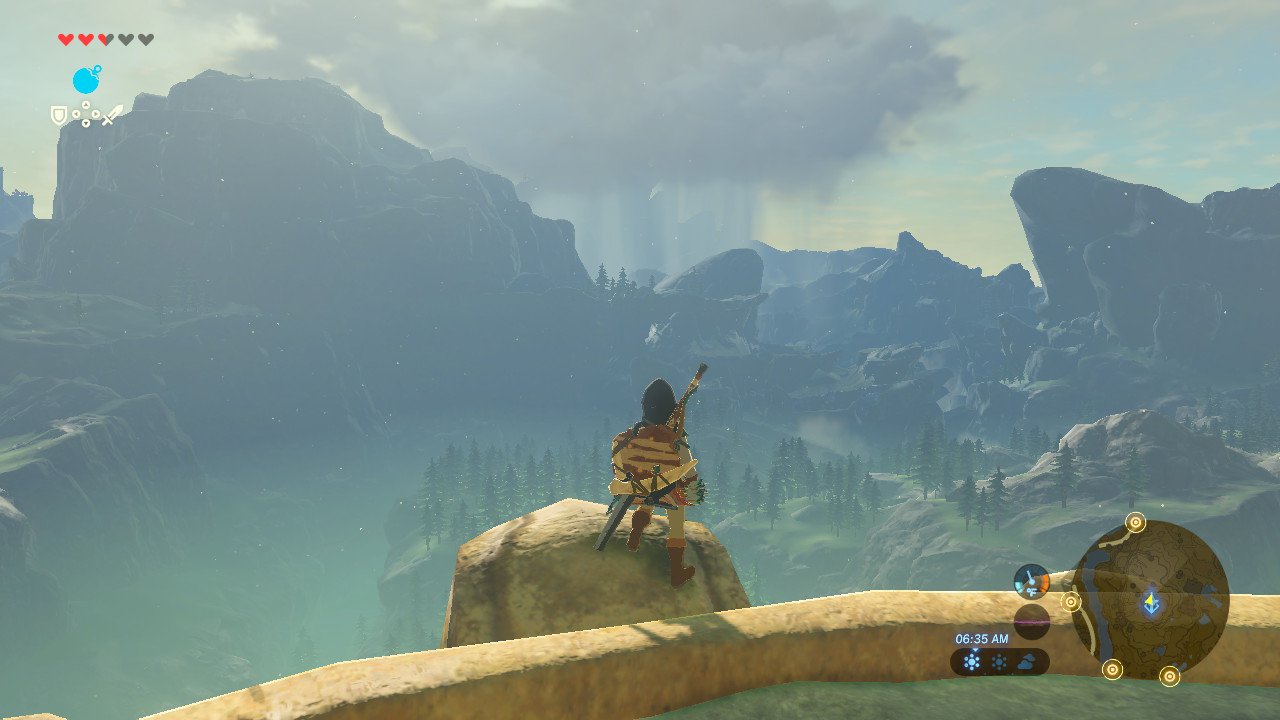
Task: Choose the sword weapon quick-select icon
Action: point(111,116)
